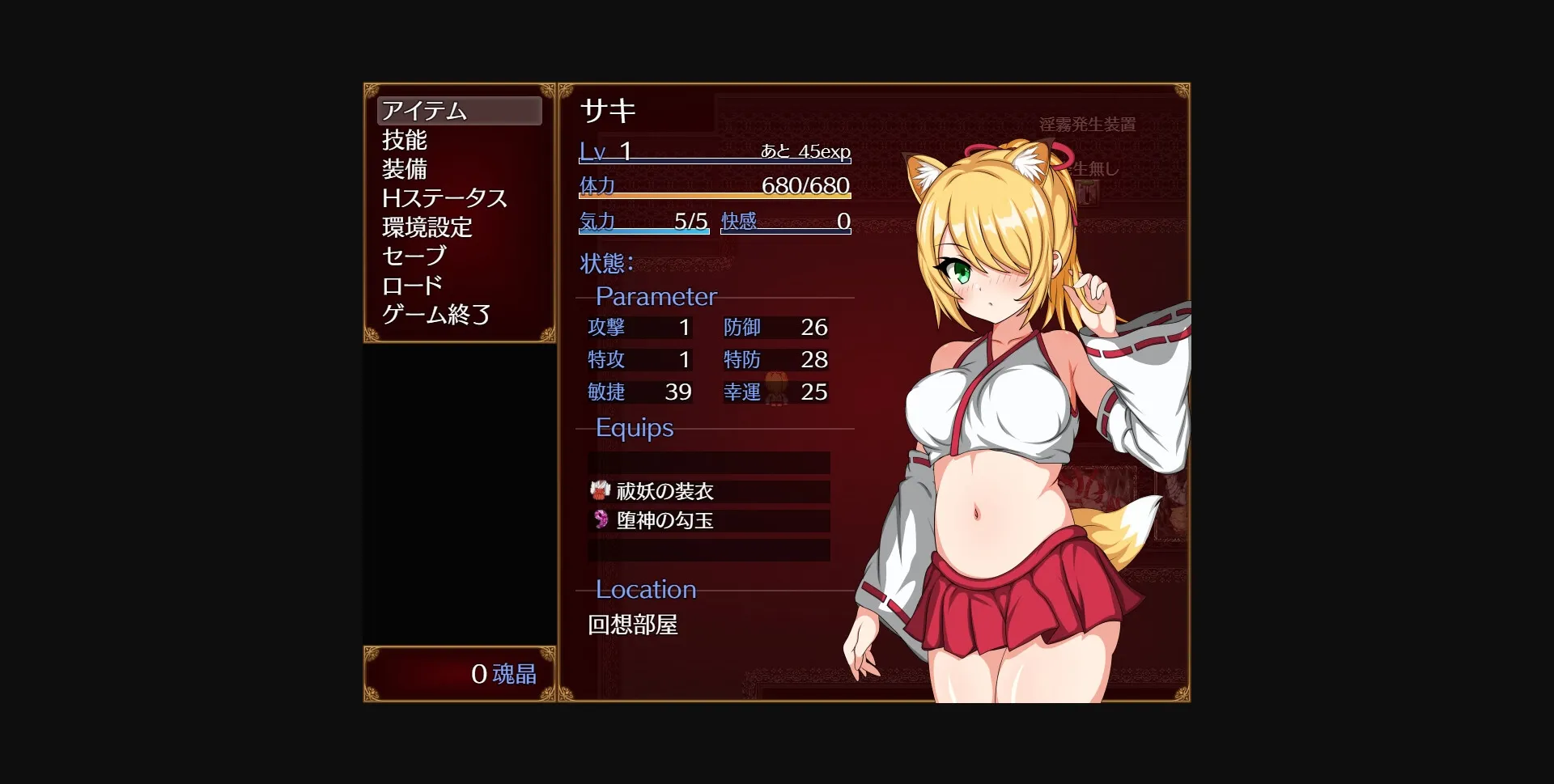Open the 技能 skills menu
This screenshot has width=1554, height=784.
tap(405, 140)
